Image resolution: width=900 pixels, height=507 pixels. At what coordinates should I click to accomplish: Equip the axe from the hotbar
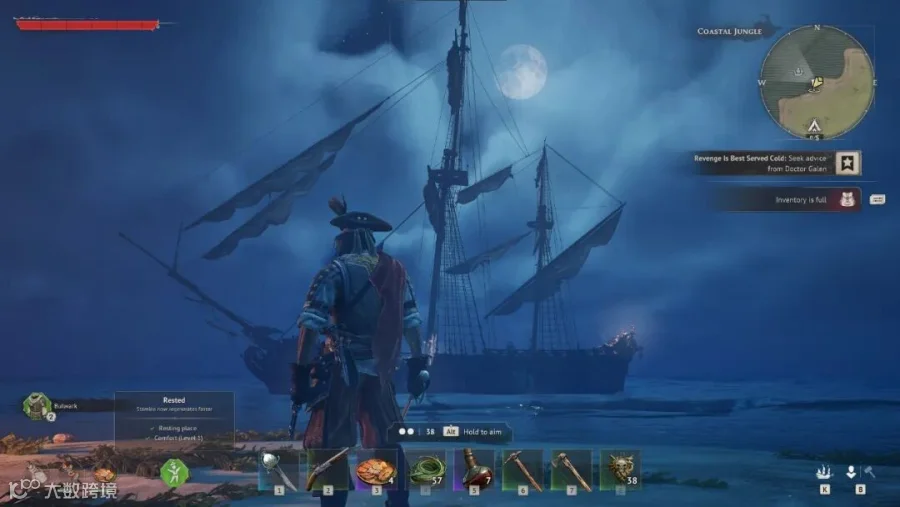coord(571,468)
